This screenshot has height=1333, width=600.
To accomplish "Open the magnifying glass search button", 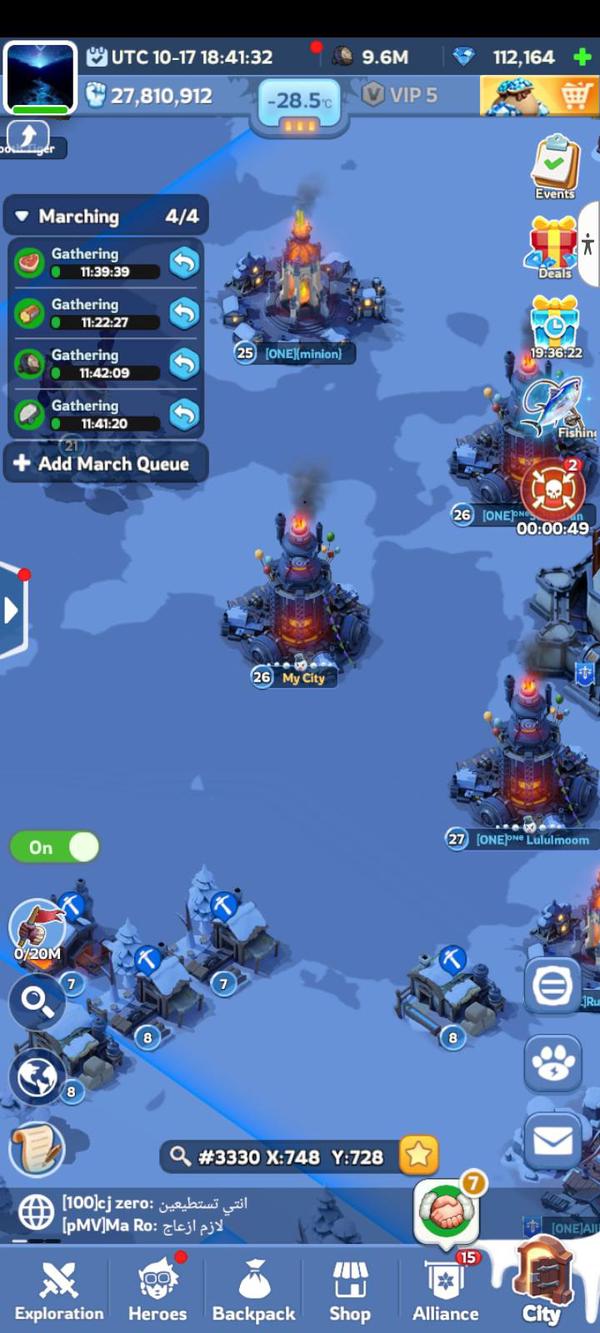I will coord(37,1002).
